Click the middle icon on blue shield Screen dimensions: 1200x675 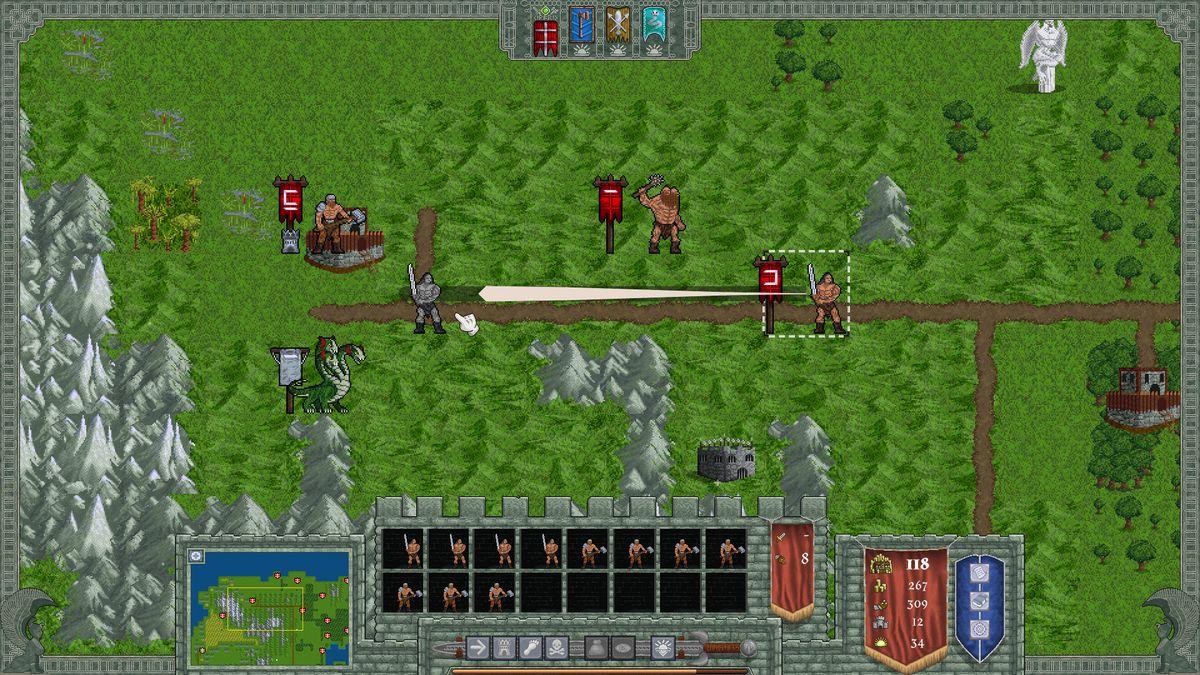pyautogui.click(x=979, y=603)
